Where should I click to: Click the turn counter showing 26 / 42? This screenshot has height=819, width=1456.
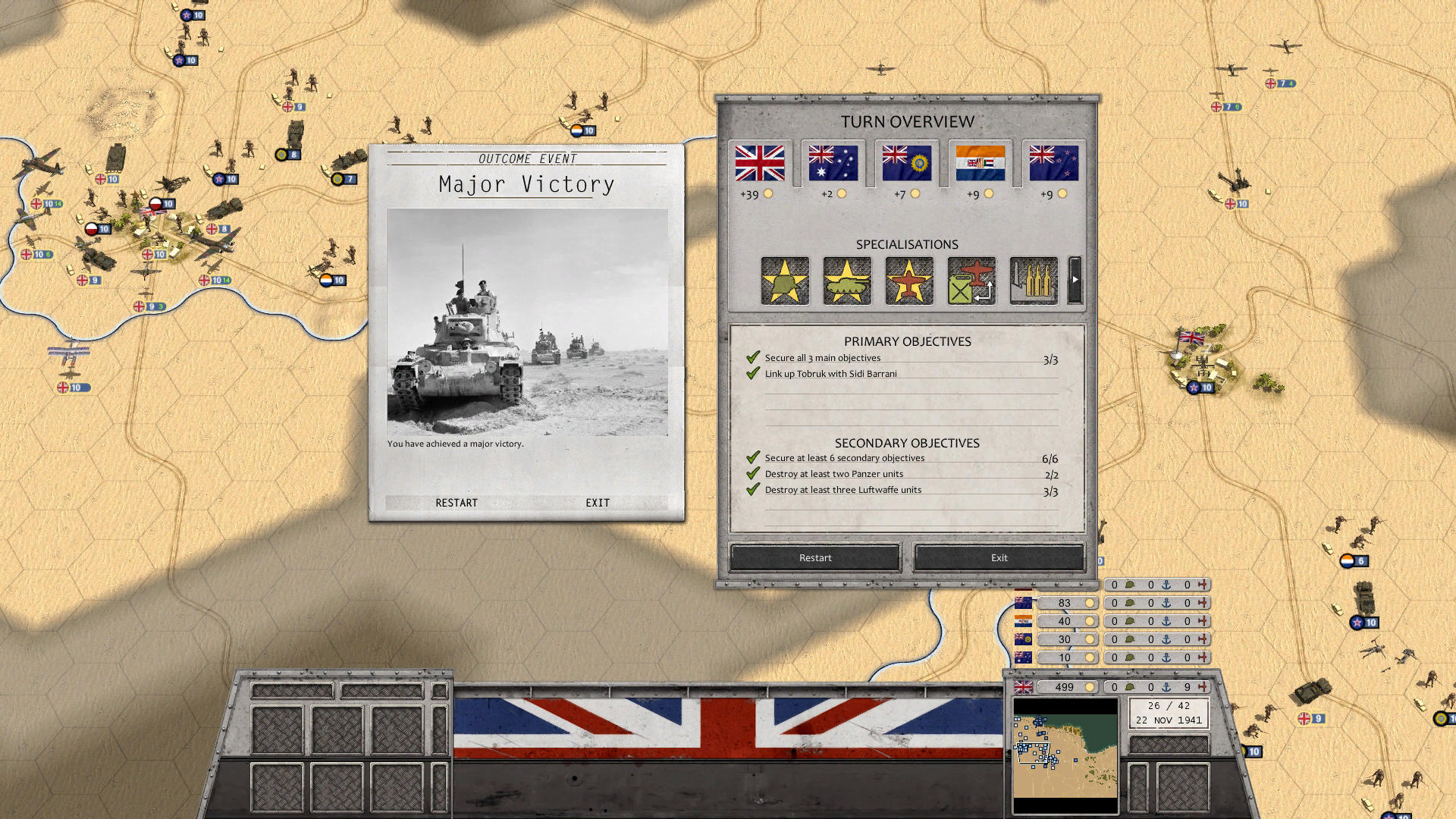(1168, 705)
